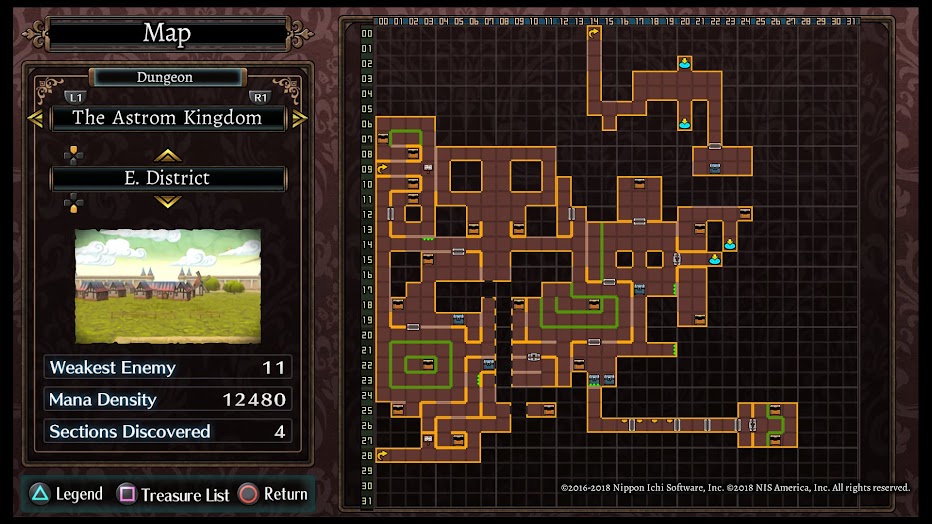Open the map Legend

tap(68, 494)
